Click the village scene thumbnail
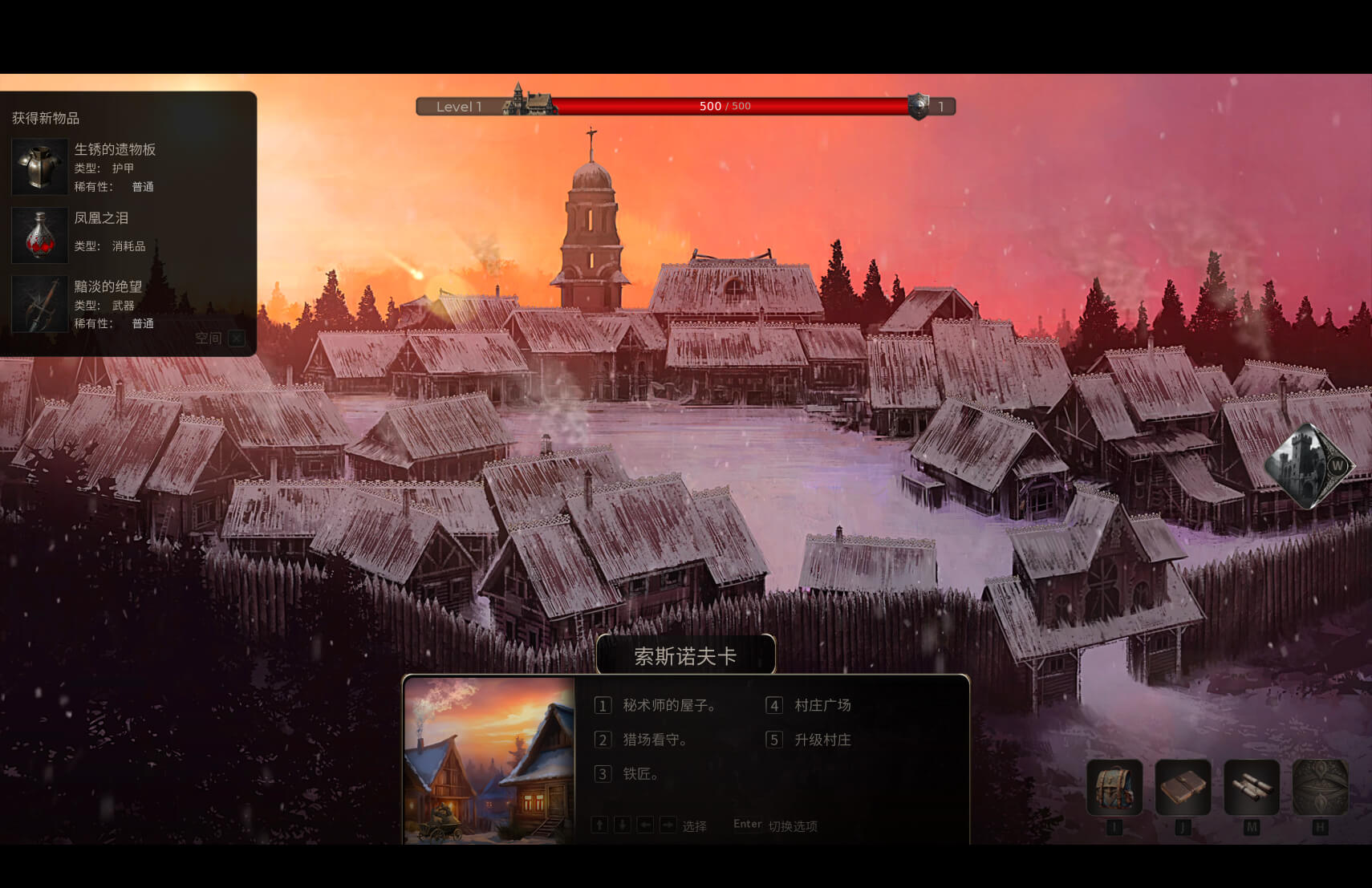 [489, 760]
